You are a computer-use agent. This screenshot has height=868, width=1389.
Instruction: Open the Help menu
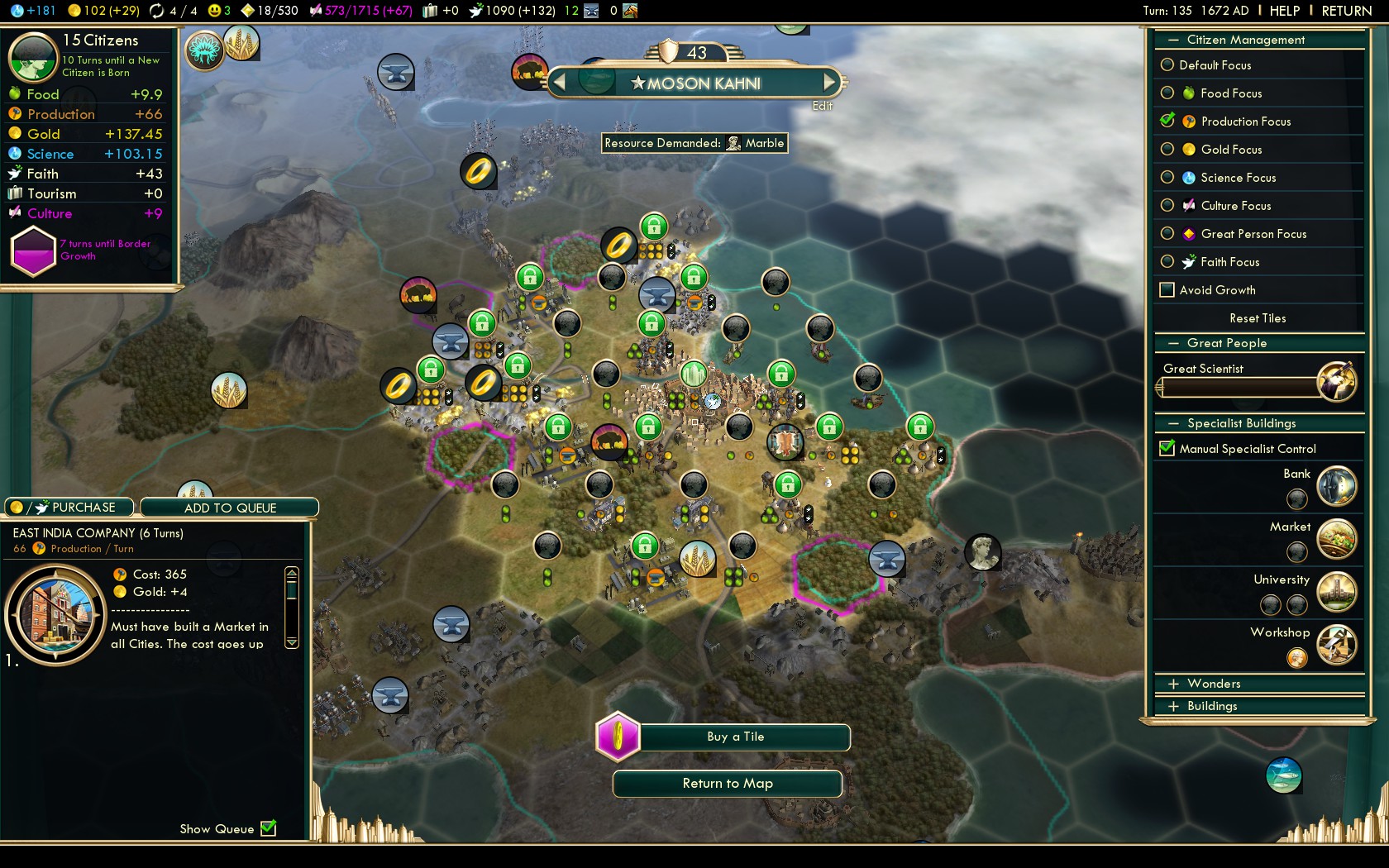[x=1284, y=11]
